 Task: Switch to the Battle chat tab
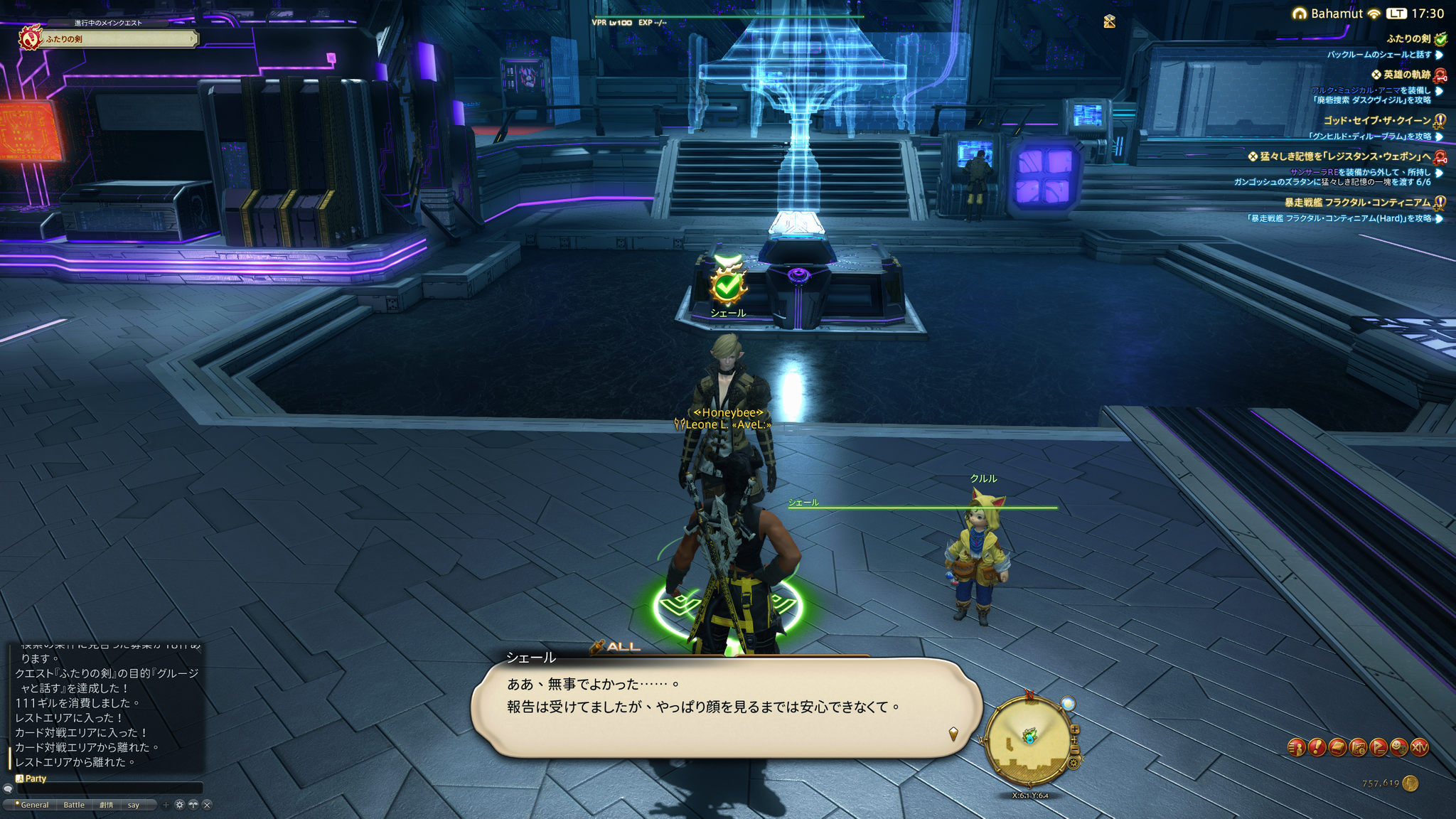(x=74, y=805)
